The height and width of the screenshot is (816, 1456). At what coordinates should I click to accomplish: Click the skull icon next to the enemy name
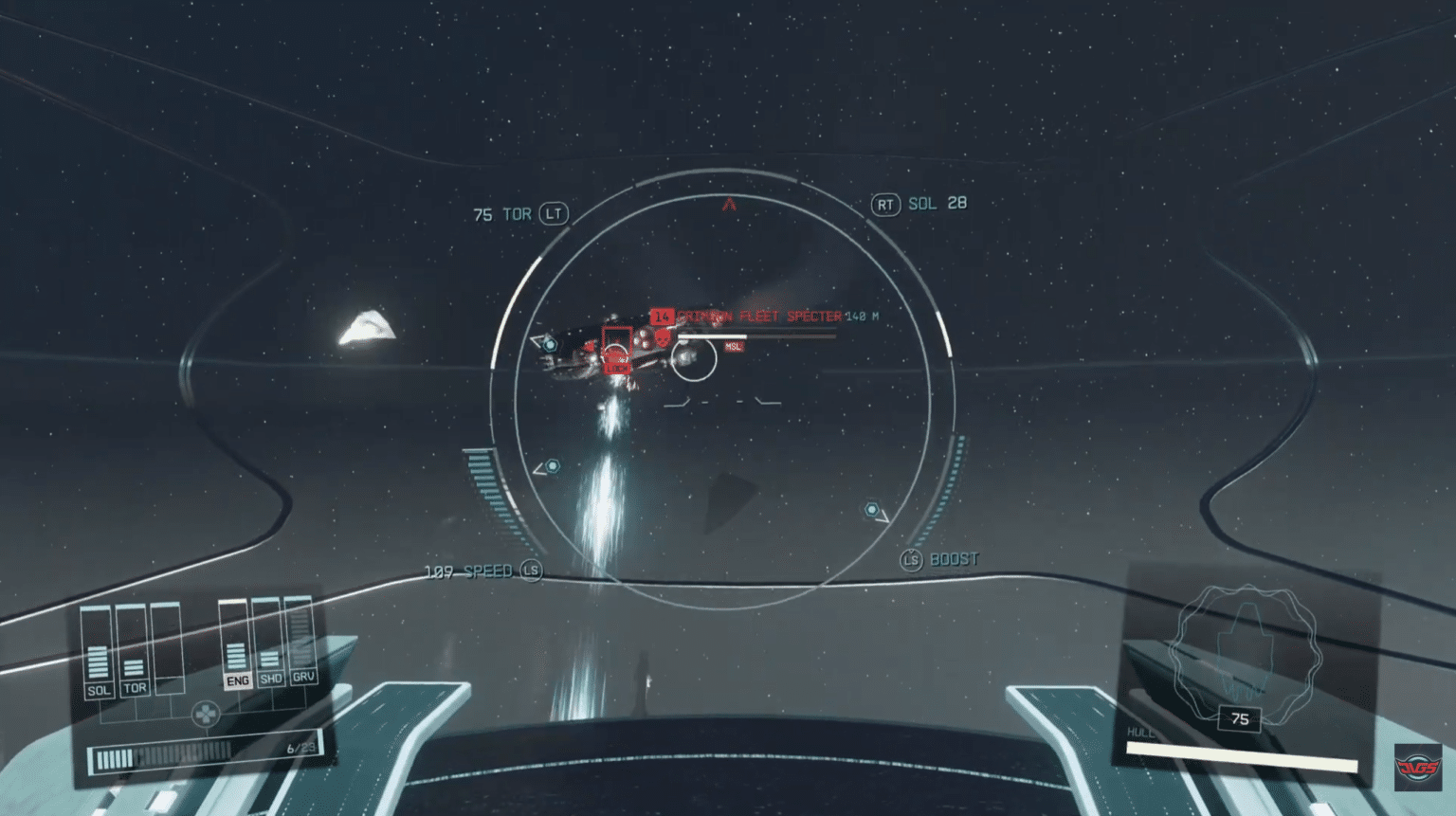[x=663, y=337]
